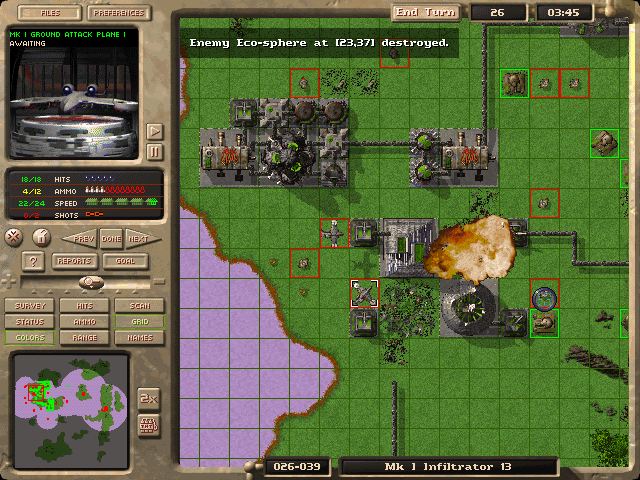This screenshot has height=480, width=640.
Task: Click the padlock lock button
Action: tap(40, 237)
